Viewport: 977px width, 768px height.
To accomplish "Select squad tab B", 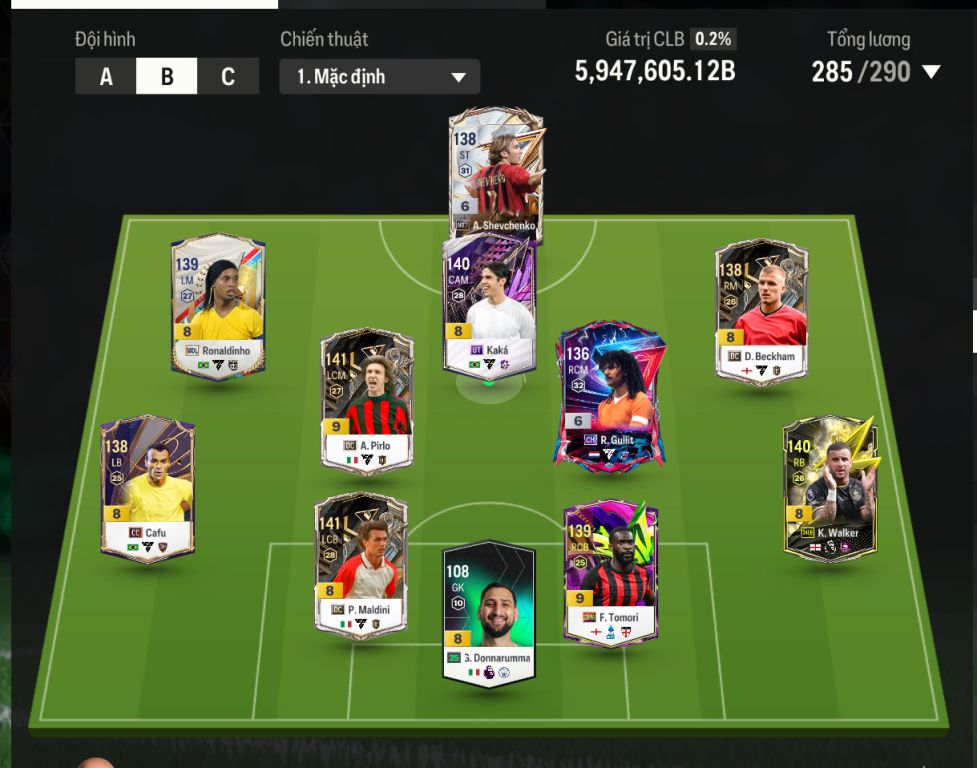I will pyautogui.click(x=167, y=77).
